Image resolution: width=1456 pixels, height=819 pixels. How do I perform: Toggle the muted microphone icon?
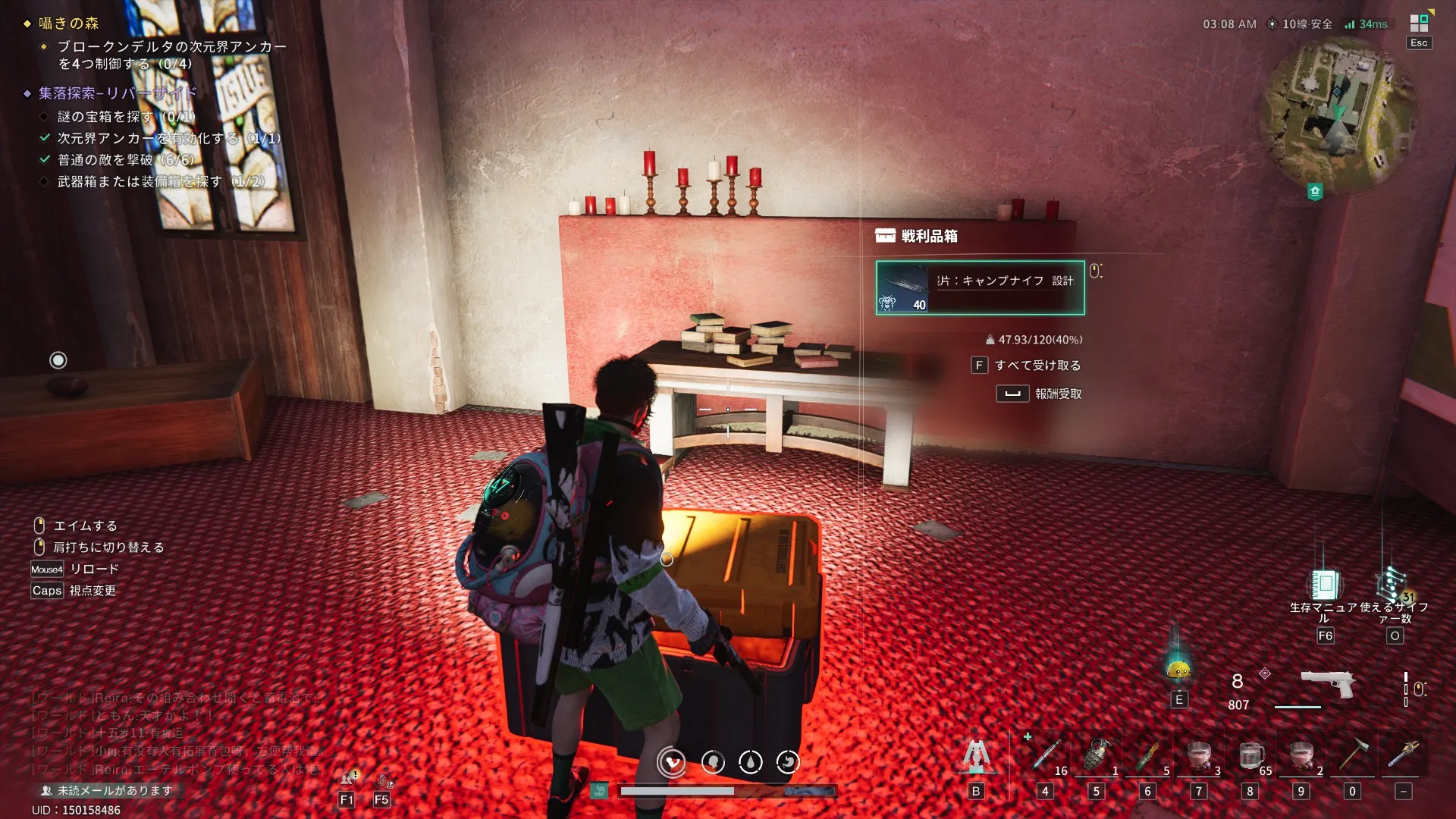pyautogui.click(x=383, y=780)
